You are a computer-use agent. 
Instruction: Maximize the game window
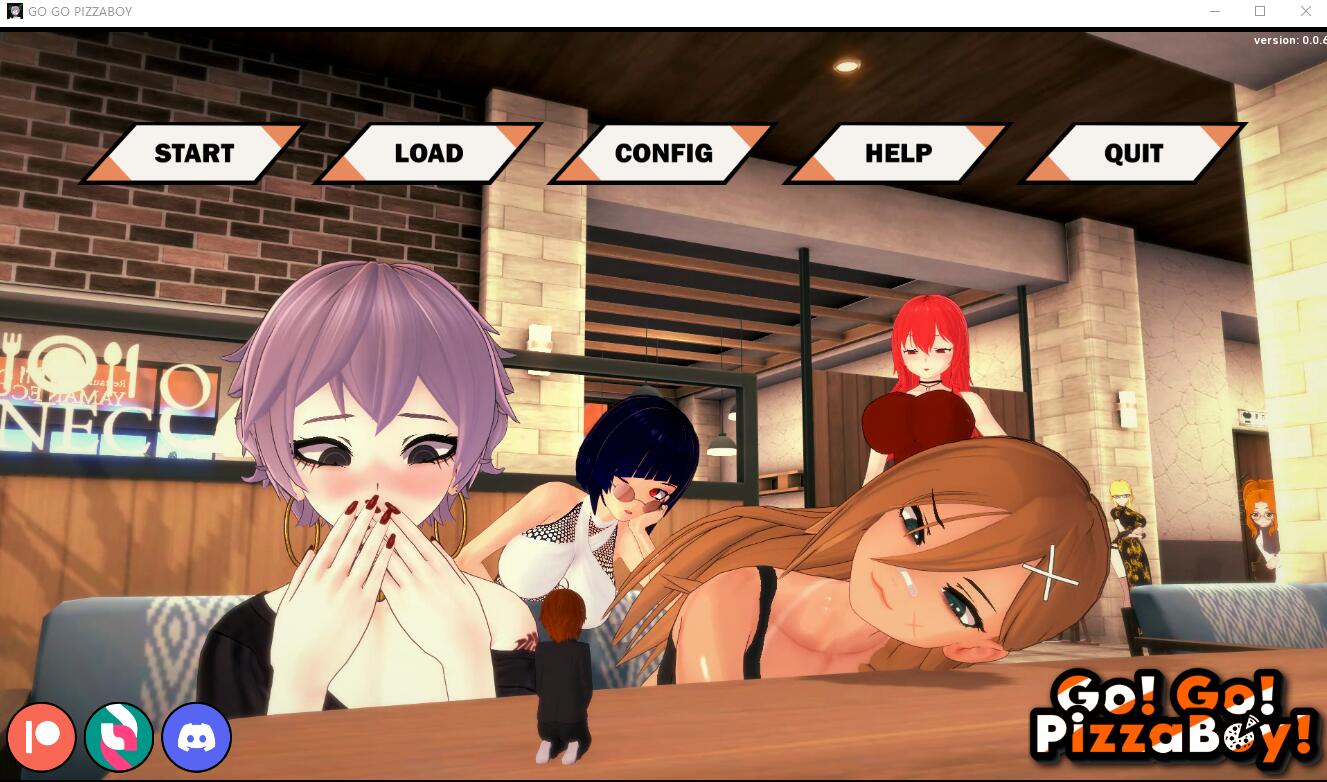tap(1262, 11)
